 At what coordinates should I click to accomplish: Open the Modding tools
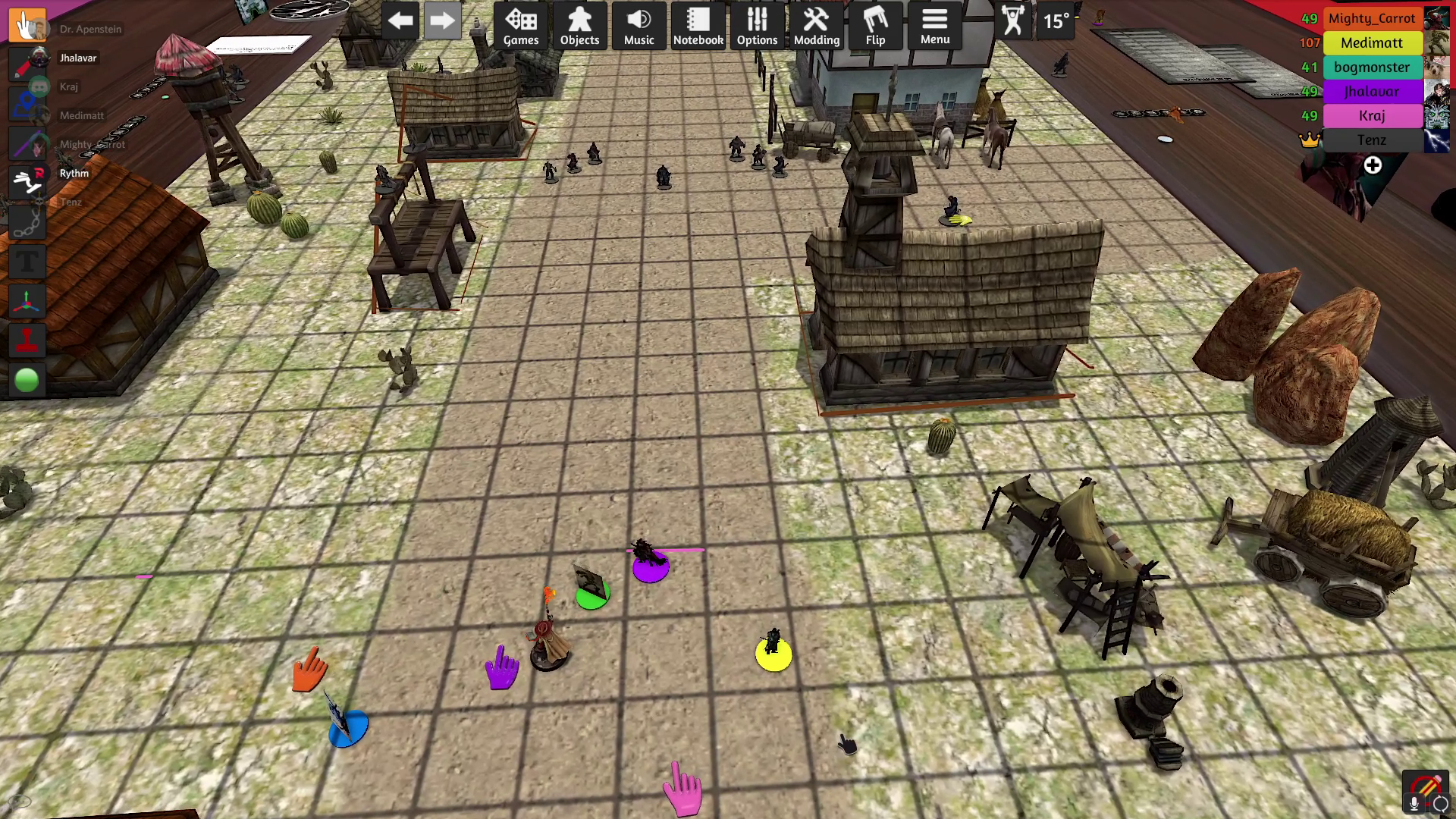(816, 26)
